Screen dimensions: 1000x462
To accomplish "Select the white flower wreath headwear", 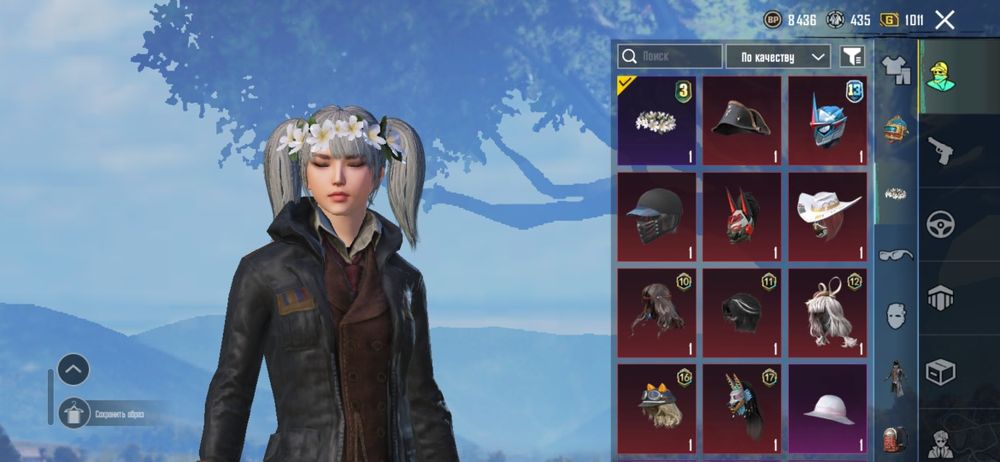I will coord(657,121).
